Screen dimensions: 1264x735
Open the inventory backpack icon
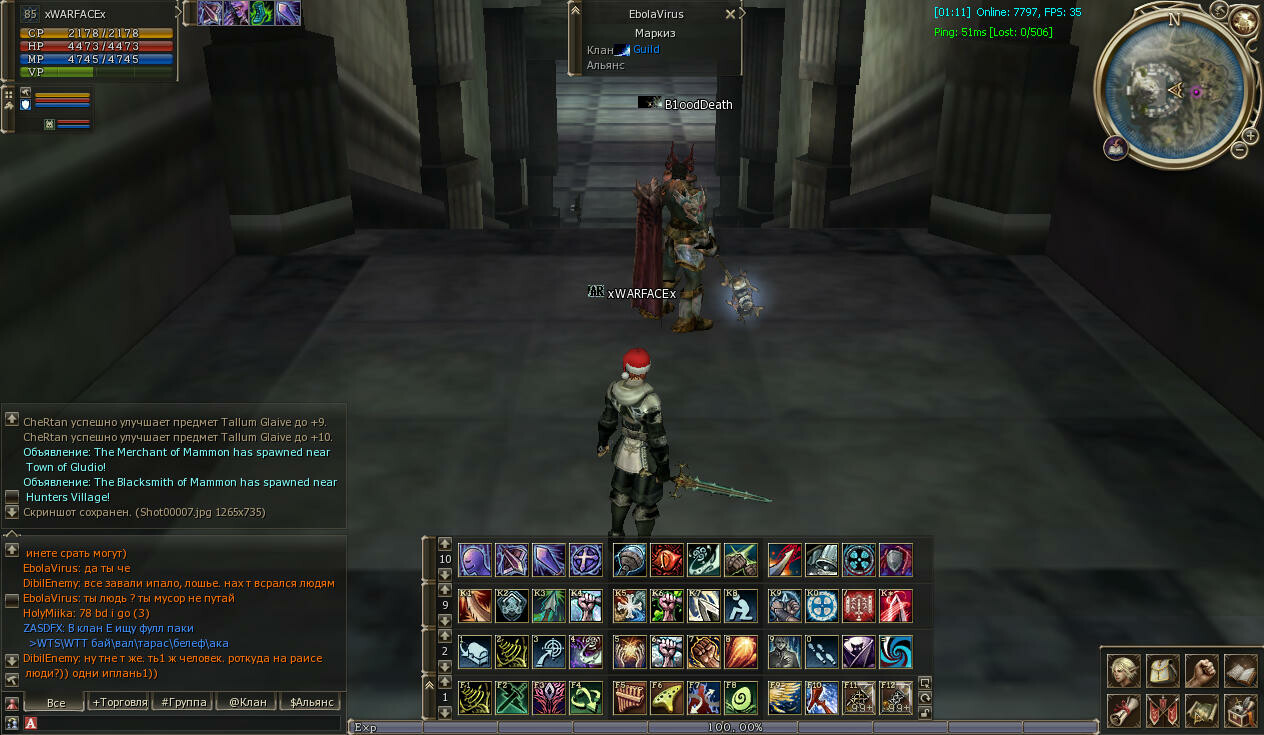click(1163, 671)
